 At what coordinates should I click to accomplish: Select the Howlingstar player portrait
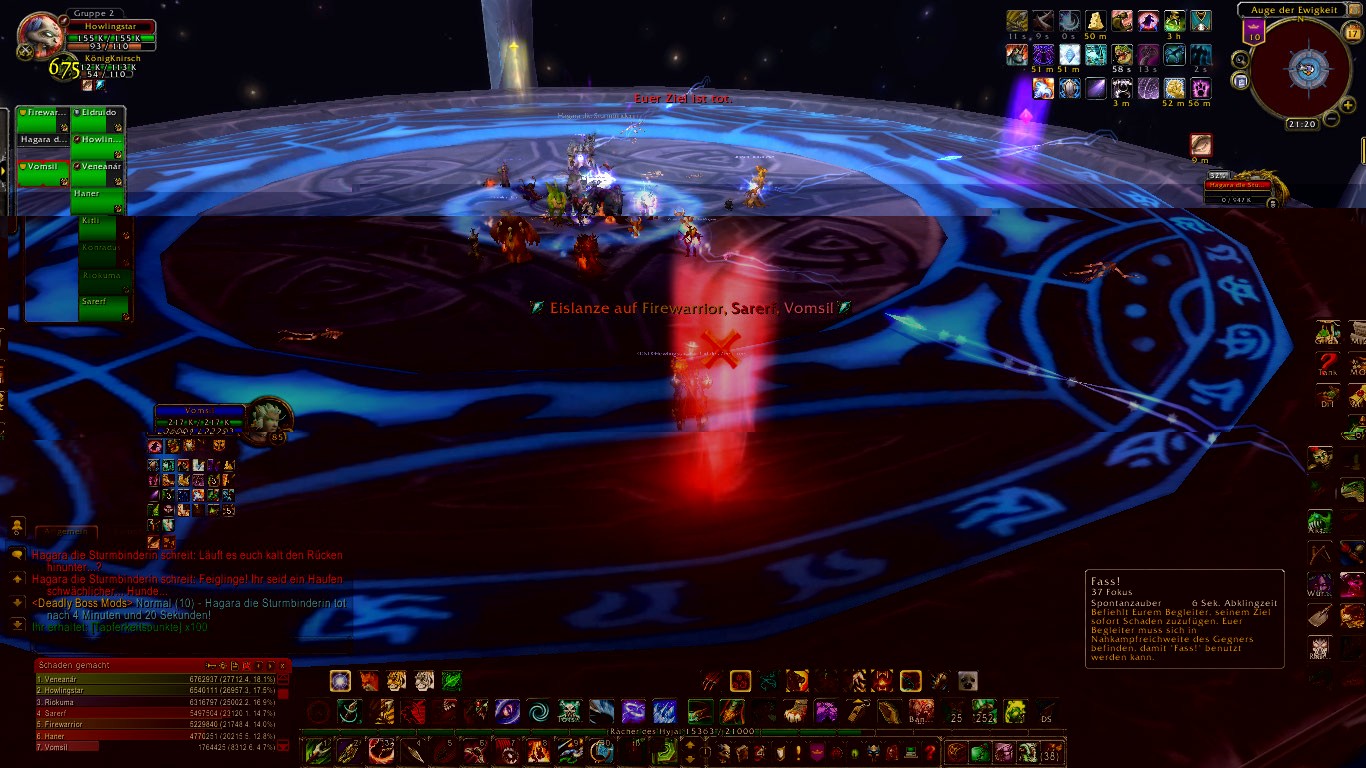39,37
